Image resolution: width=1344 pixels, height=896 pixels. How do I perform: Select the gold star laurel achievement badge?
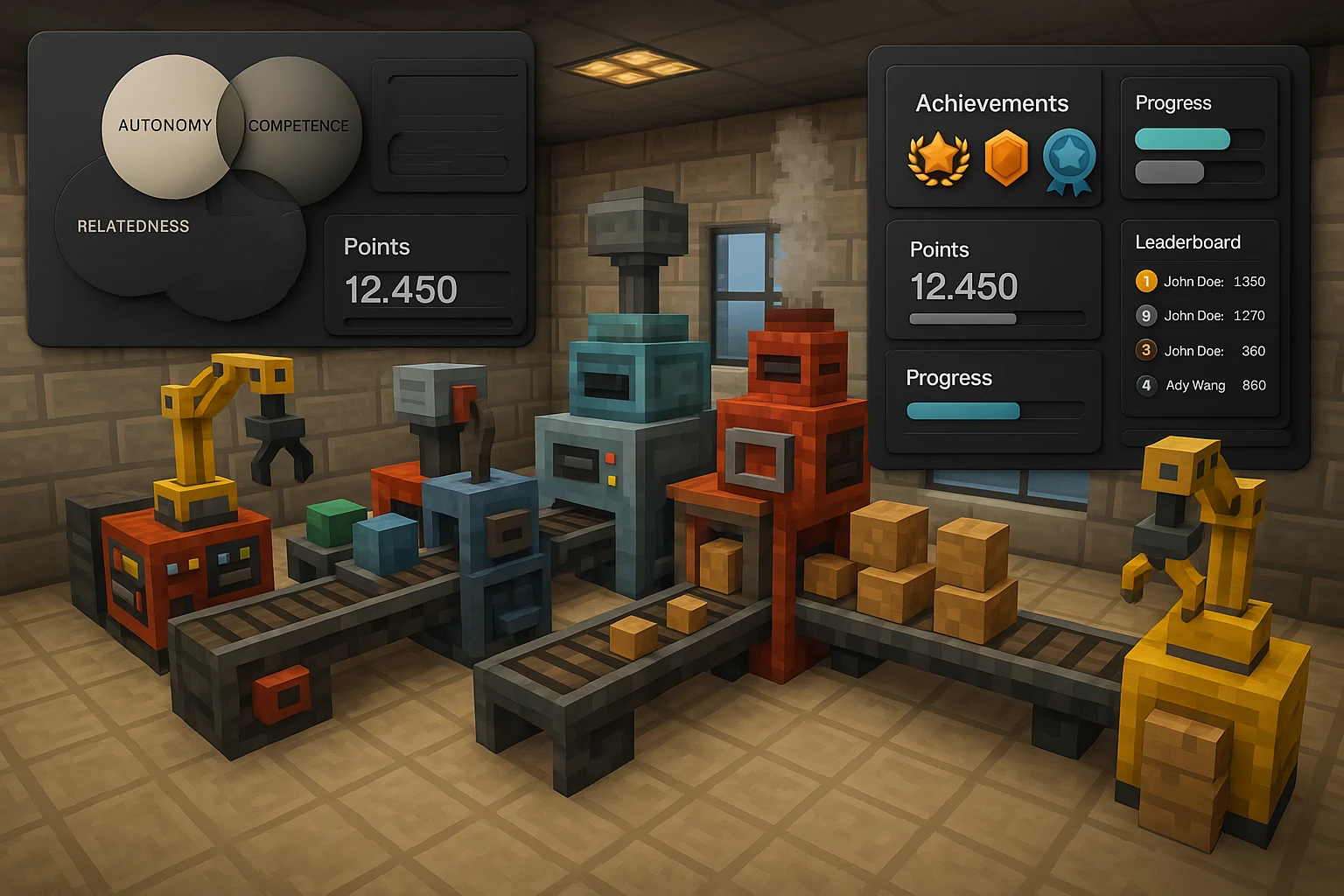tap(938, 157)
